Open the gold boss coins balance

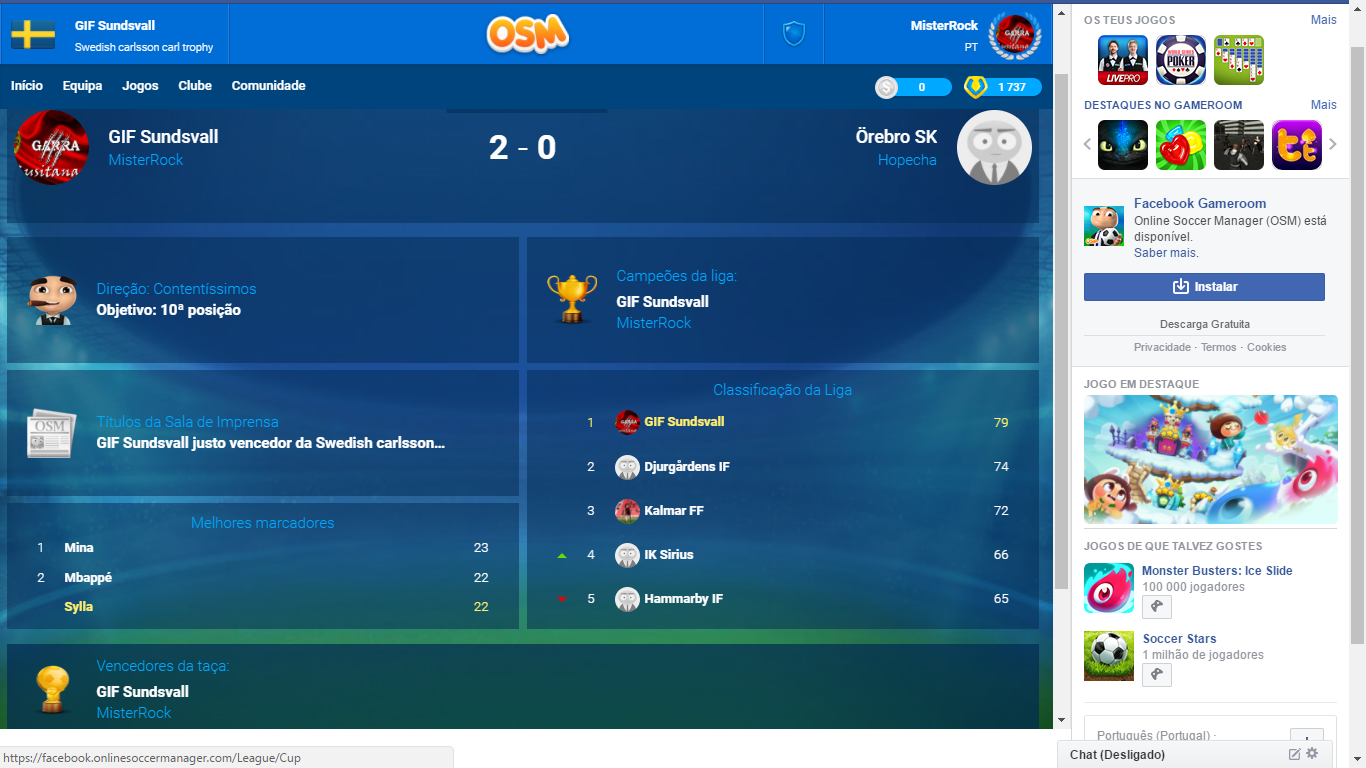click(x=1002, y=87)
